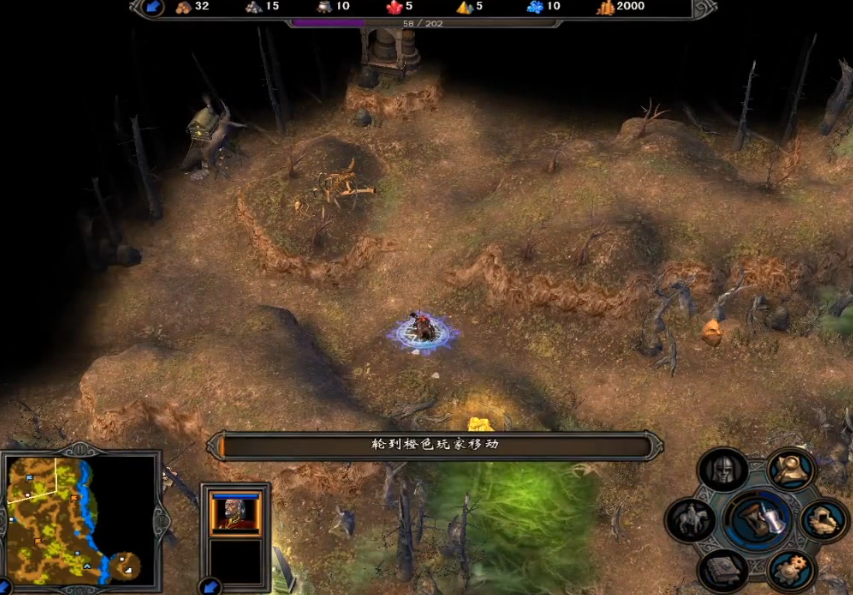Image resolution: width=853 pixels, height=595 pixels.
Task: Select the mounted knight move-hero button
Action: tap(690, 519)
